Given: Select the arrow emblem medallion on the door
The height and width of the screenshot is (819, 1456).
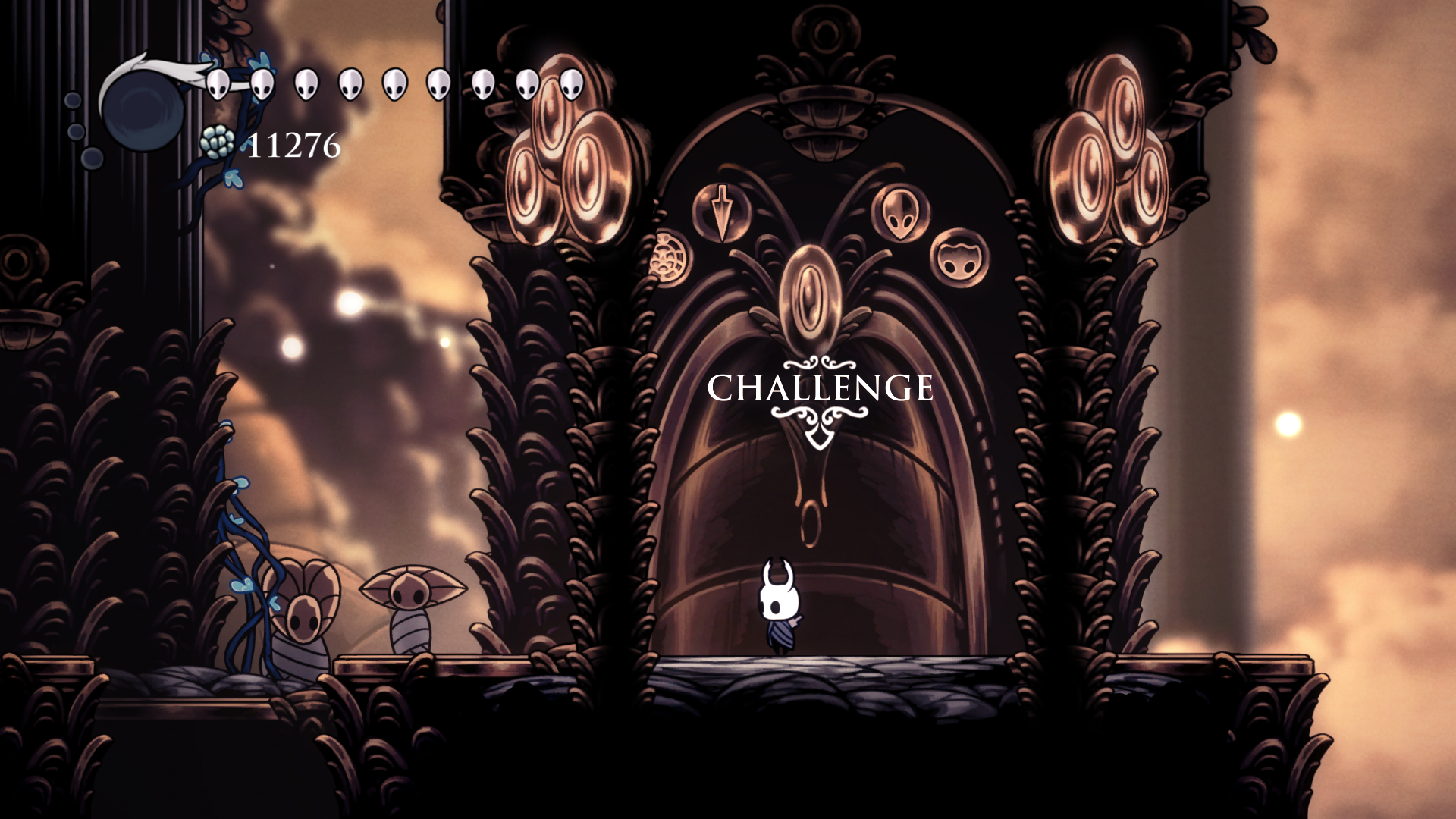Looking at the screenshot, I should point(720,212).
